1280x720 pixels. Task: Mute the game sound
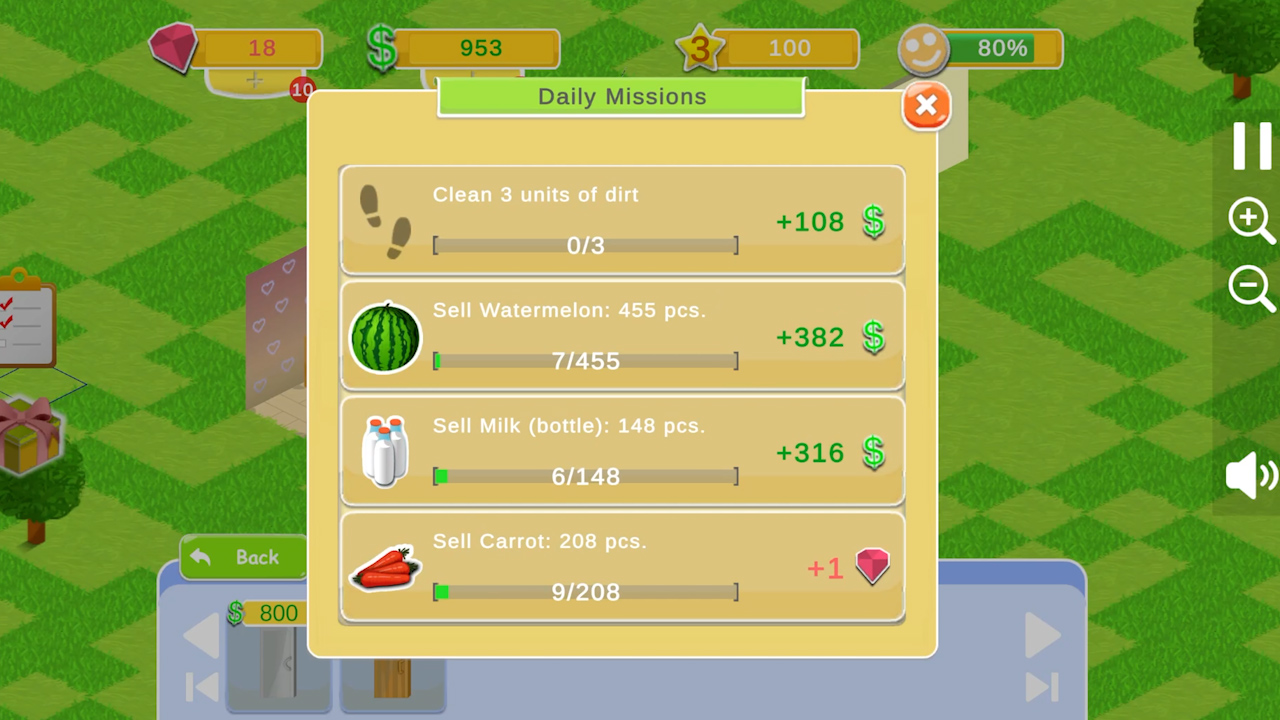1250,476
